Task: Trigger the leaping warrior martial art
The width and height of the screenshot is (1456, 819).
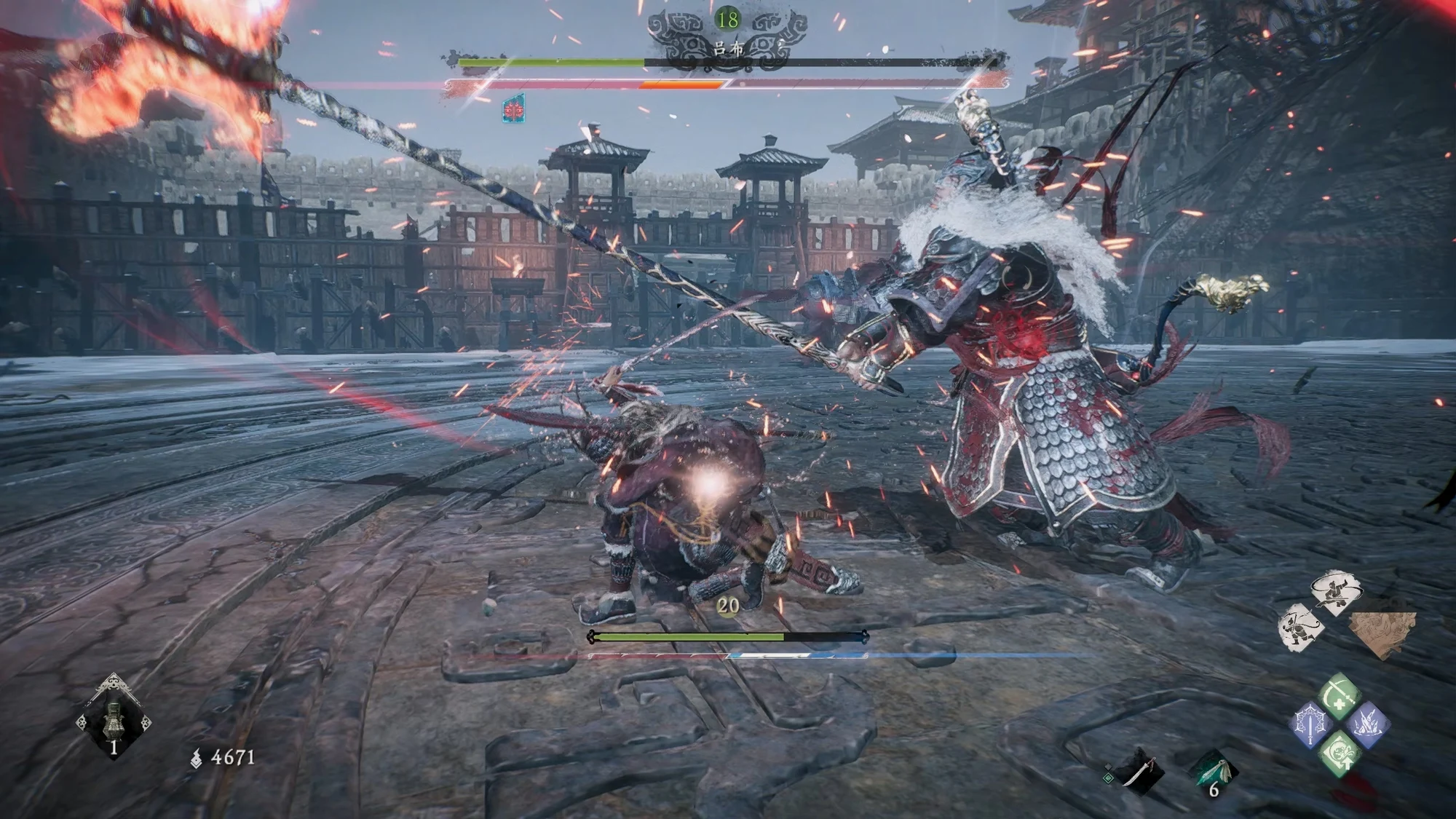Action: tap(1299, 626)
